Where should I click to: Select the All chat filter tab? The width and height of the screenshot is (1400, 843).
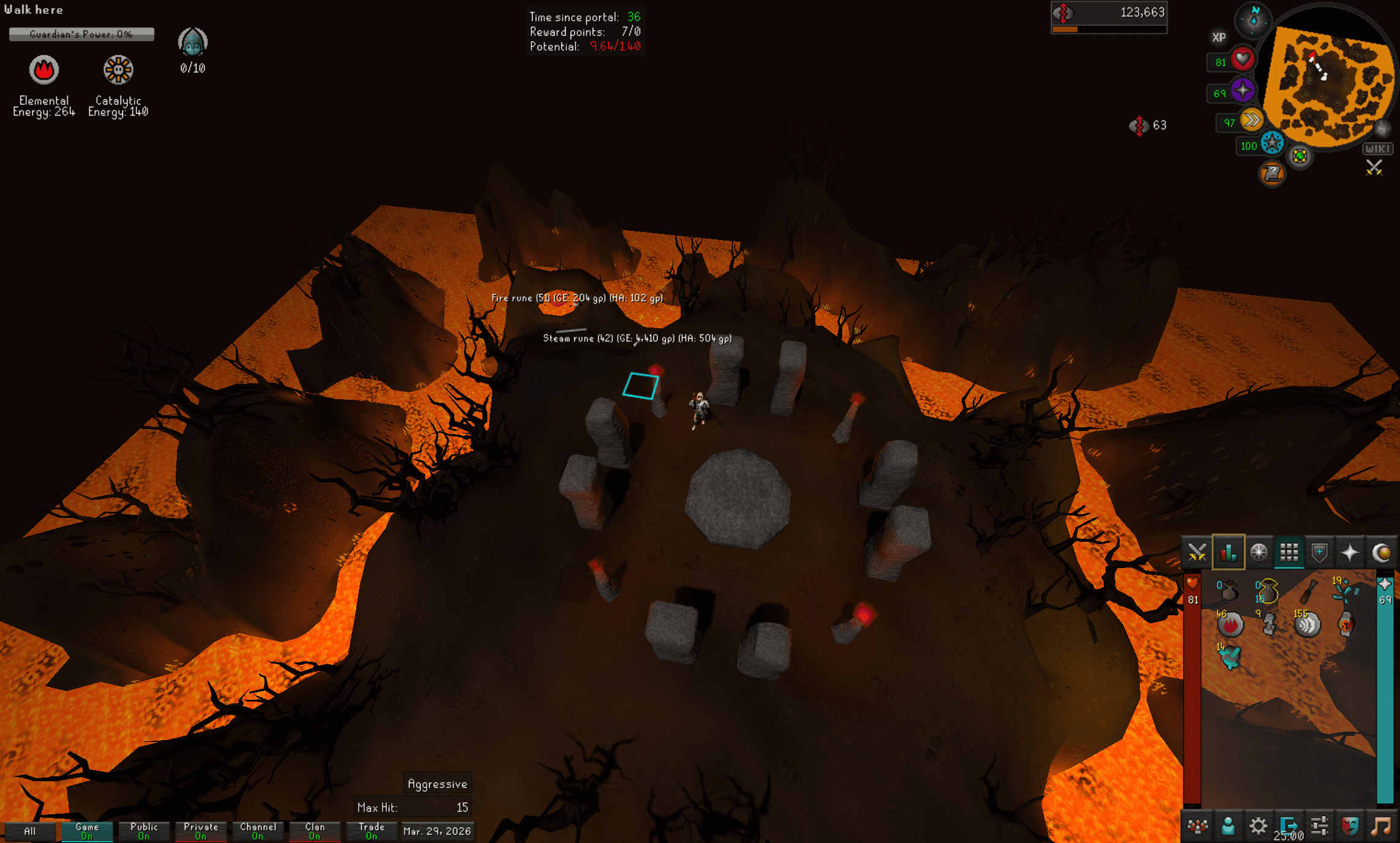(31, 831)
